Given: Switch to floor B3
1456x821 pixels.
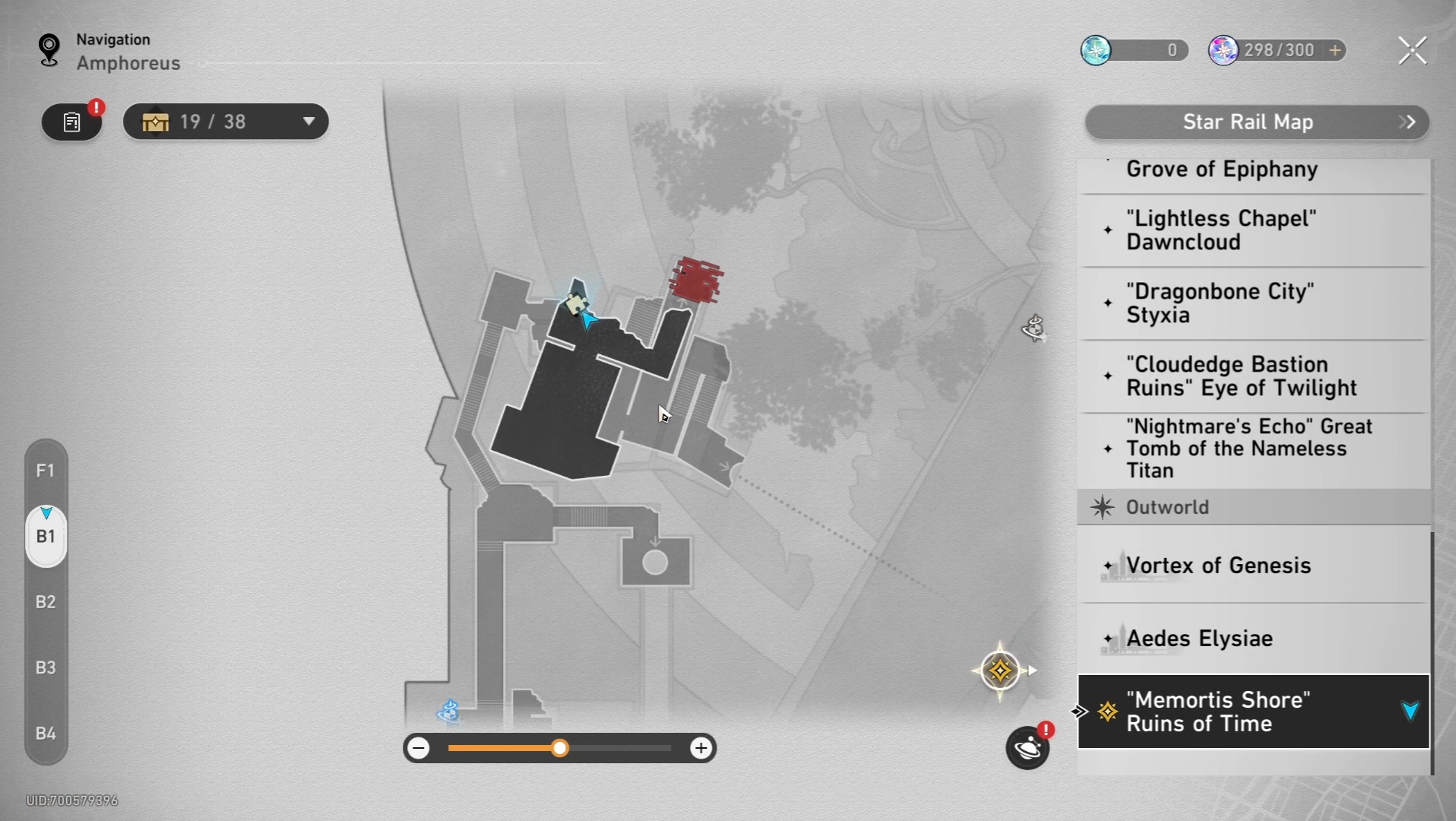Looking at the screenshot, I should (x=46, y=667).
